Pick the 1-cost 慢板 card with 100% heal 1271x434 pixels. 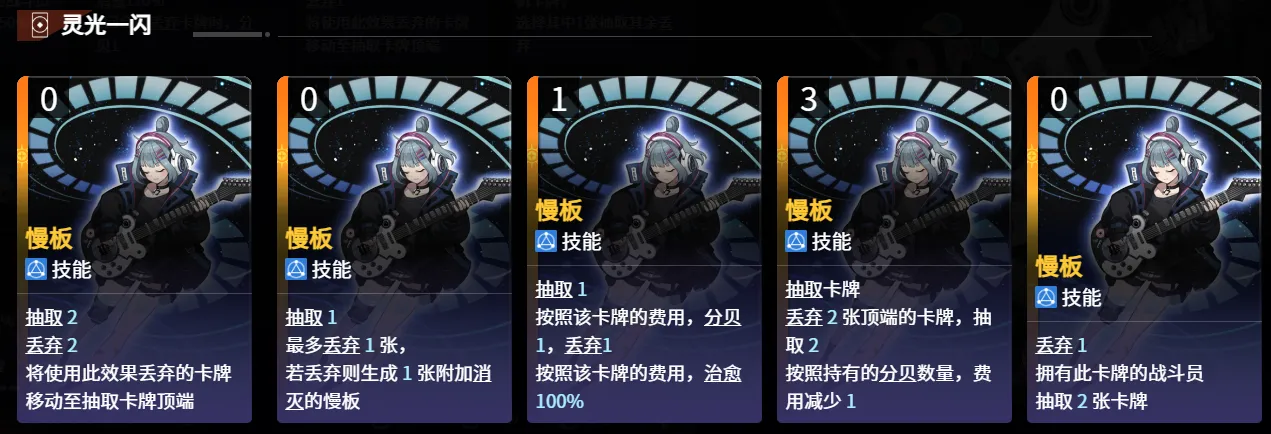(644, 250)
